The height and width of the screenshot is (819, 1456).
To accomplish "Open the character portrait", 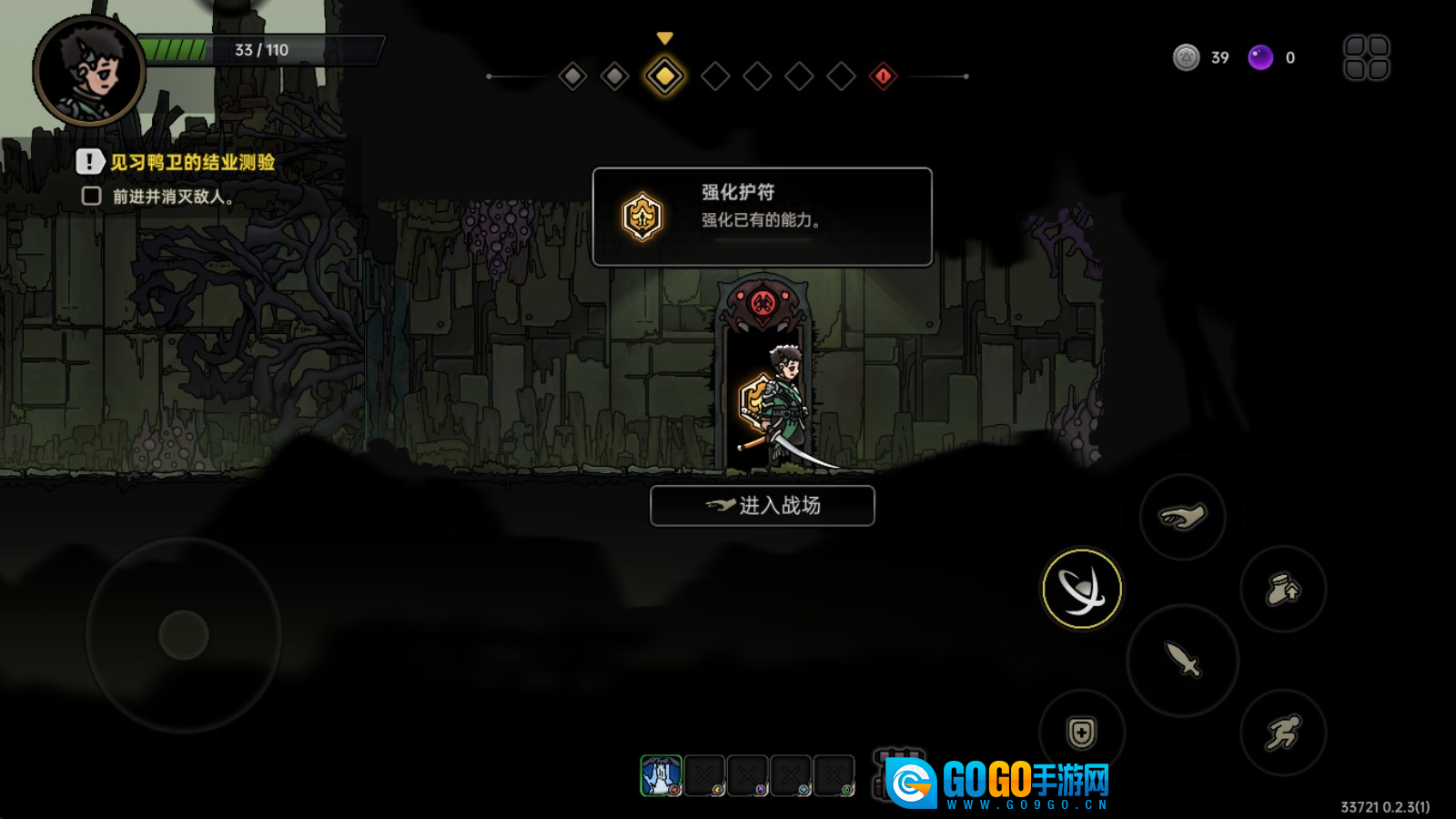I will pos(88,70).
